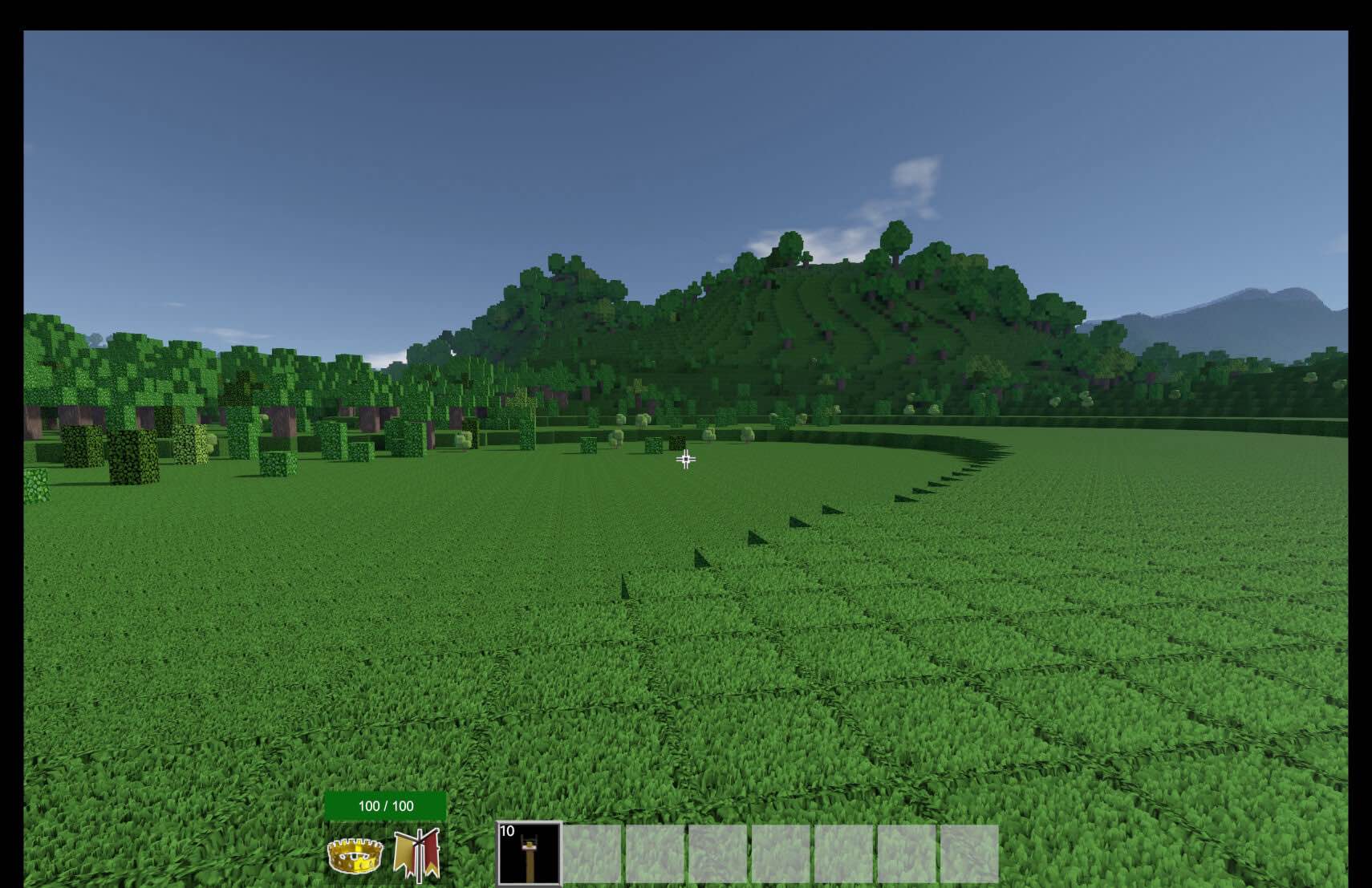The height and width of the screenshot is (888, 1372).
Task: Click the crosshair at screen center
Action: tap(686, 458)
